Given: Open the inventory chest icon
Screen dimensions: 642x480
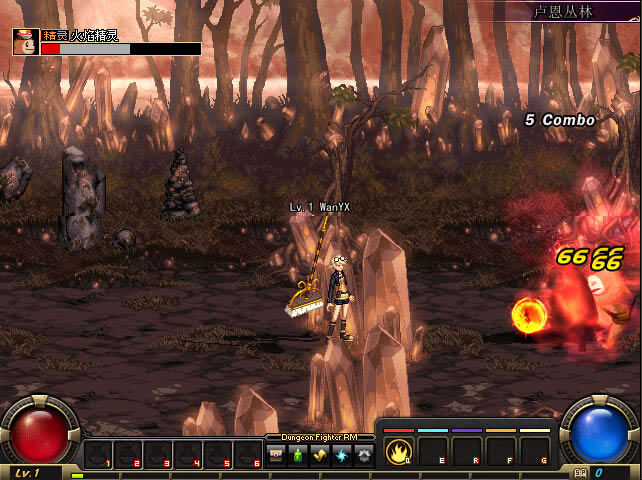Looking at the screenshot, I should tap(276, 455).
